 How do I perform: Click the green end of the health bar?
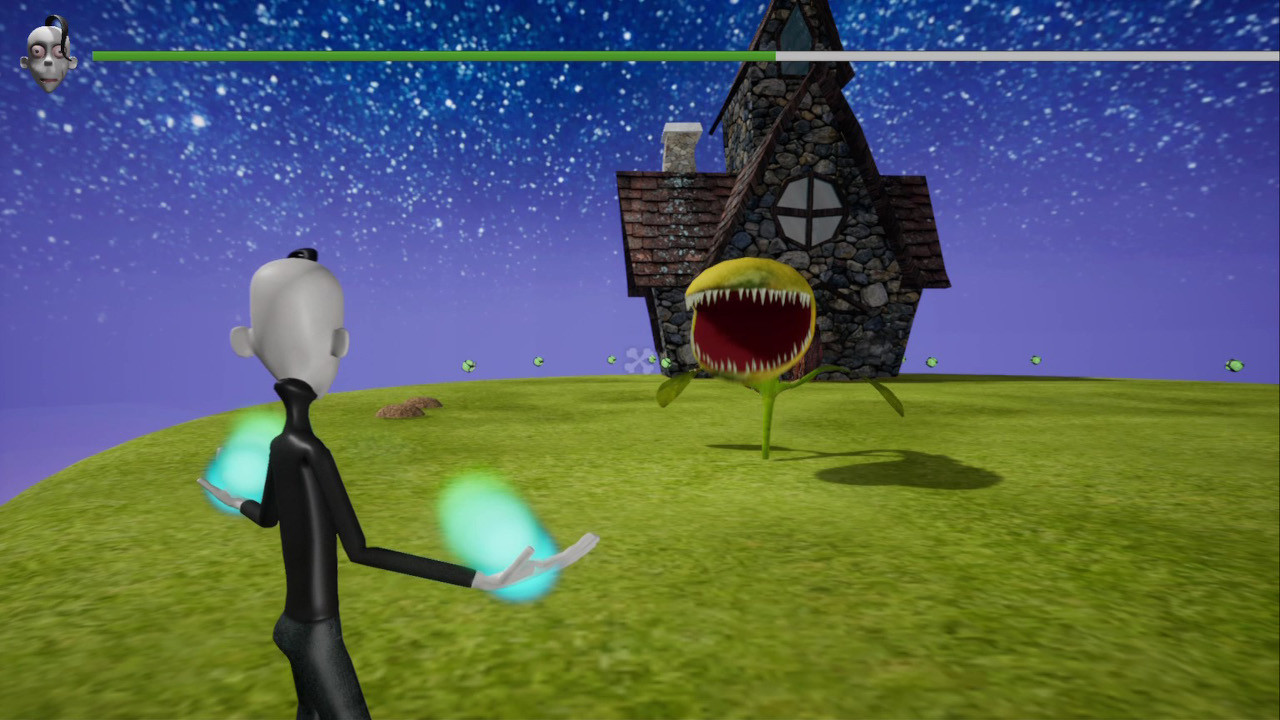click(x=430, y=56)
